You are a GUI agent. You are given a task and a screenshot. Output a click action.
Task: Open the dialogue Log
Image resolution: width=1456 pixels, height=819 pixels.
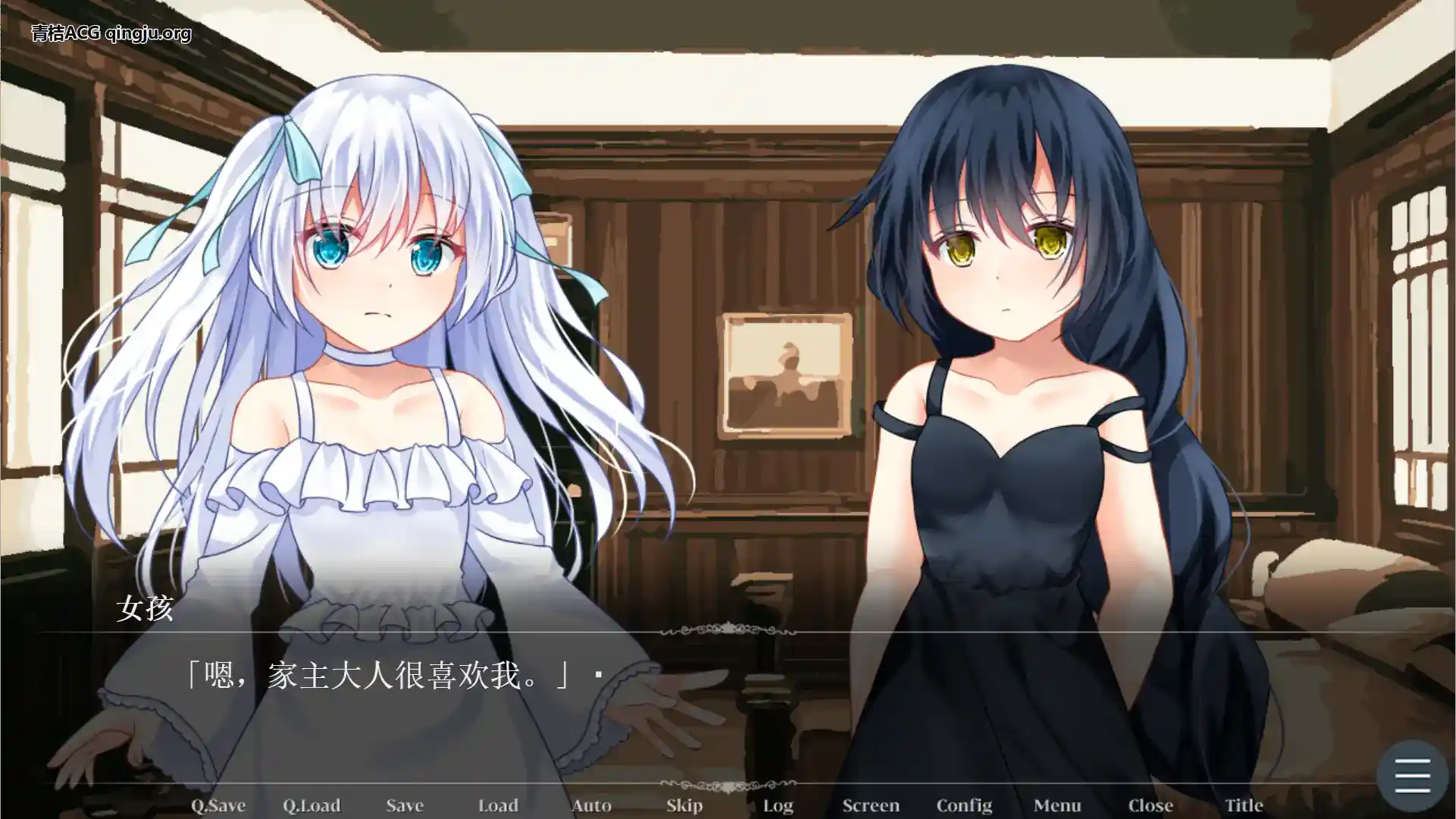pyautogui.click(x=778, y=805)
